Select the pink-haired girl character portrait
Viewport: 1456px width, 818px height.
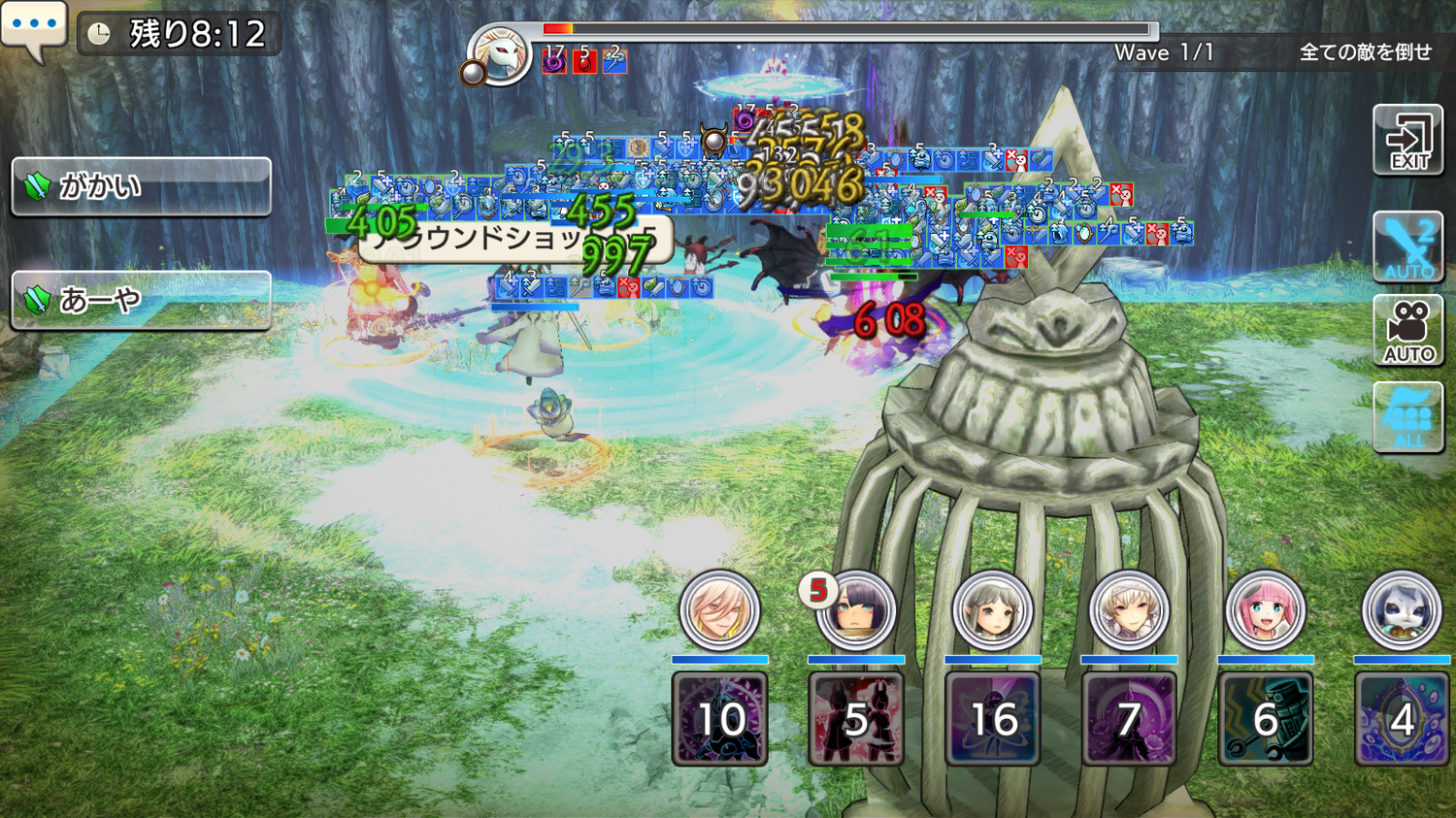pos(1265,611)
